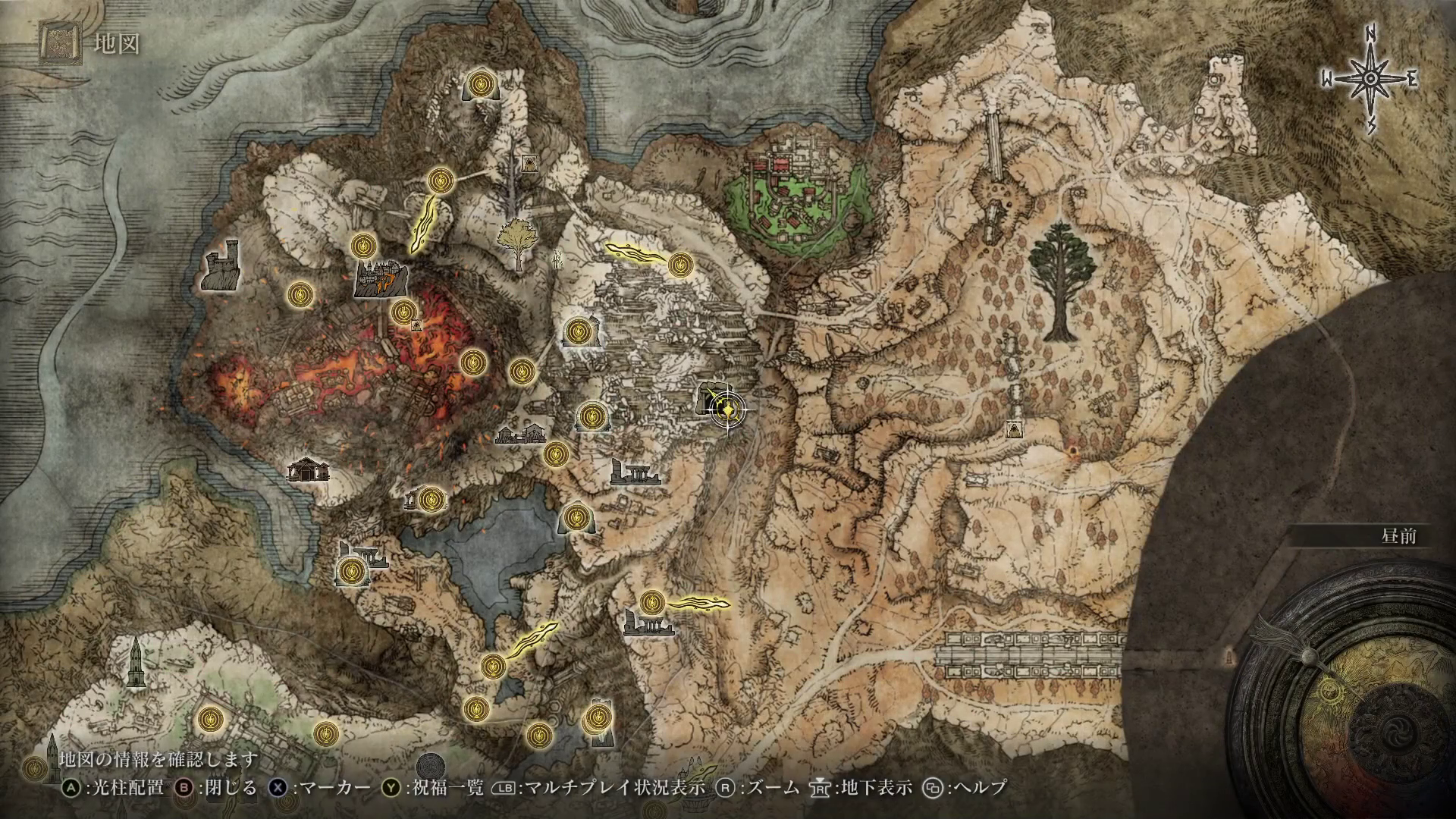Select the site of grace under the map cursor
1456x819 pixels.
[727, 410]
